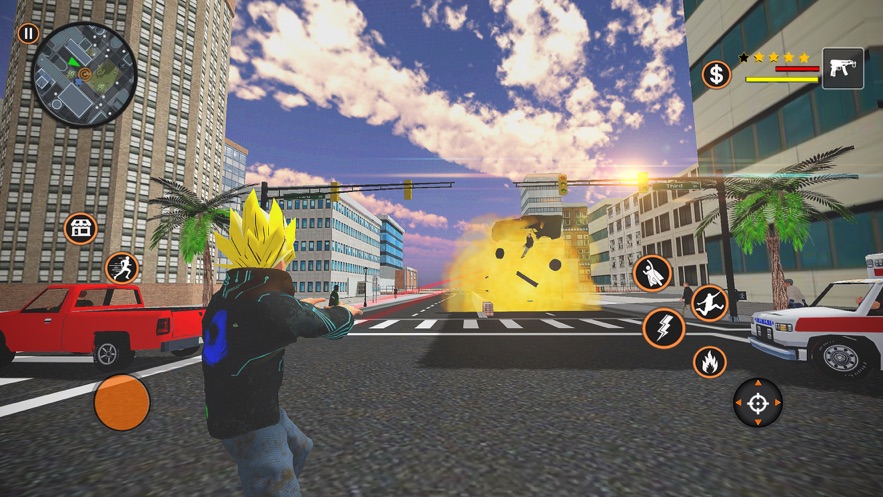883x497 pixels.
Task: Pause the game with the pause button
Action: click(29, 34)
